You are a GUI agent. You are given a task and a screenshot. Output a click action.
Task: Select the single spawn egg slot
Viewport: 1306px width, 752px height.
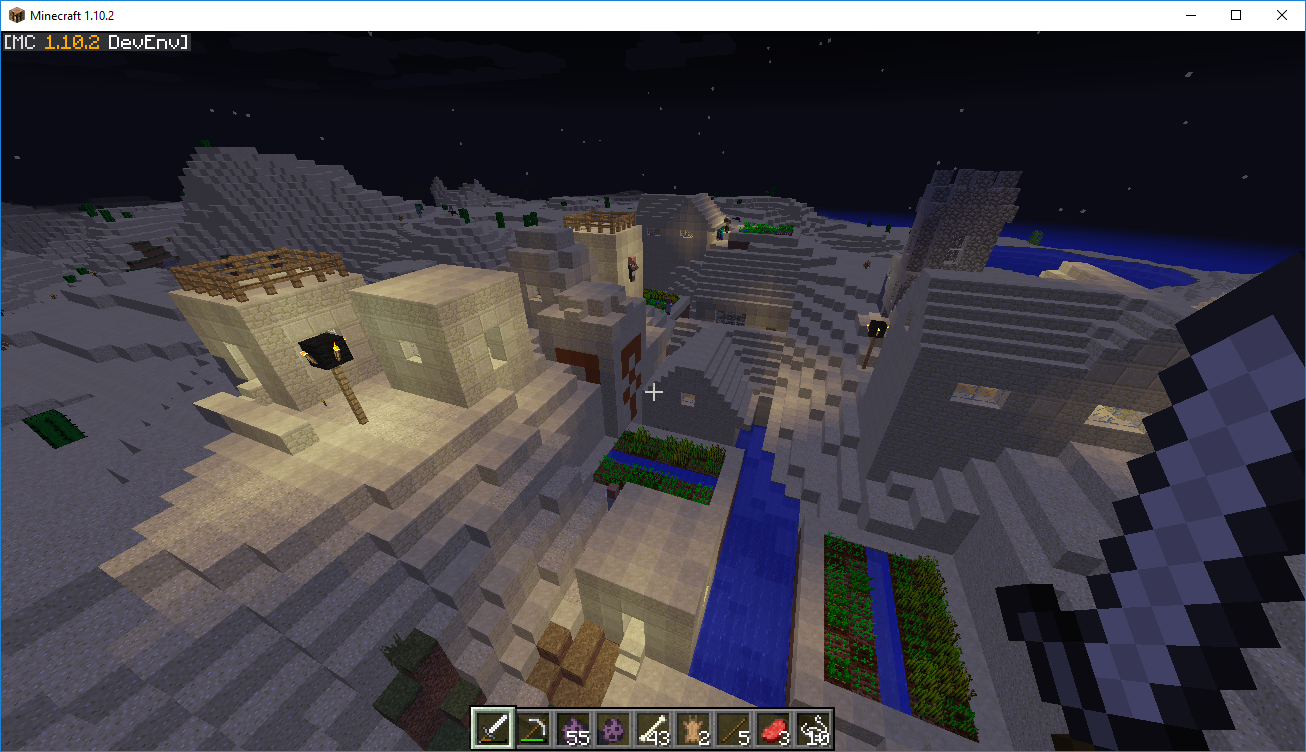point(613,728)
